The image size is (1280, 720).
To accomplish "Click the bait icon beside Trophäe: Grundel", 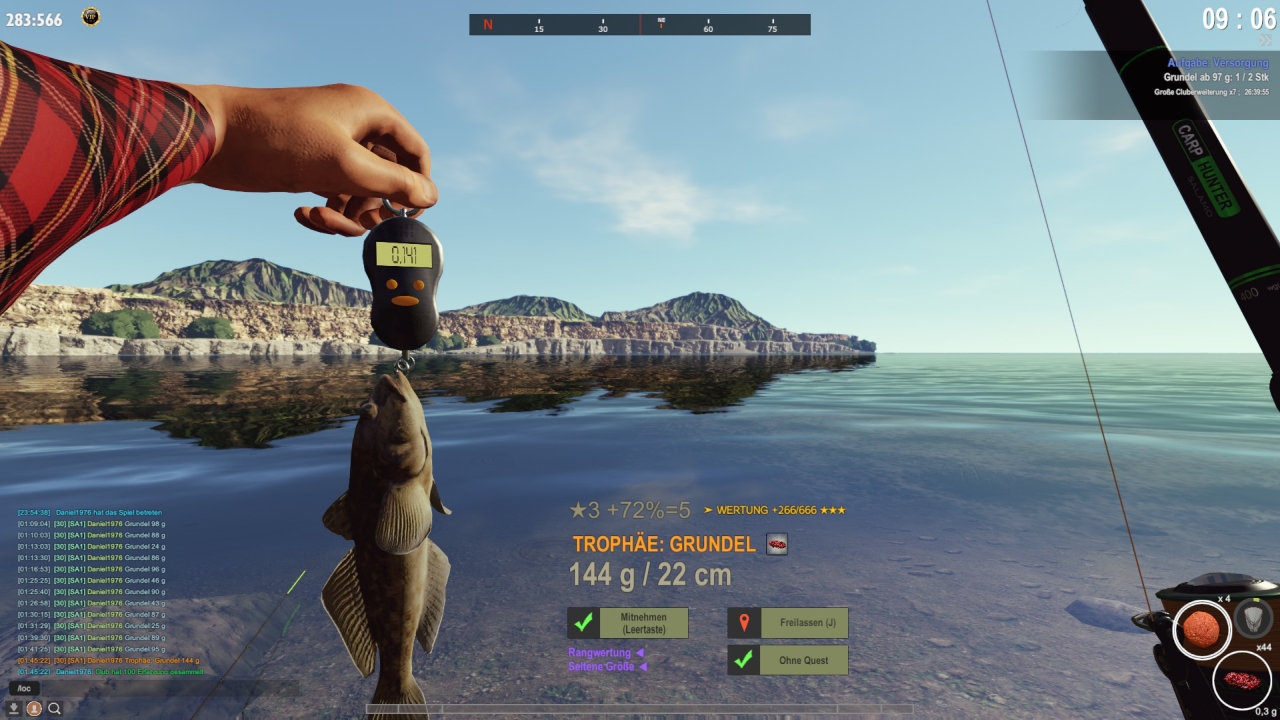I will (x=777, y=544).
